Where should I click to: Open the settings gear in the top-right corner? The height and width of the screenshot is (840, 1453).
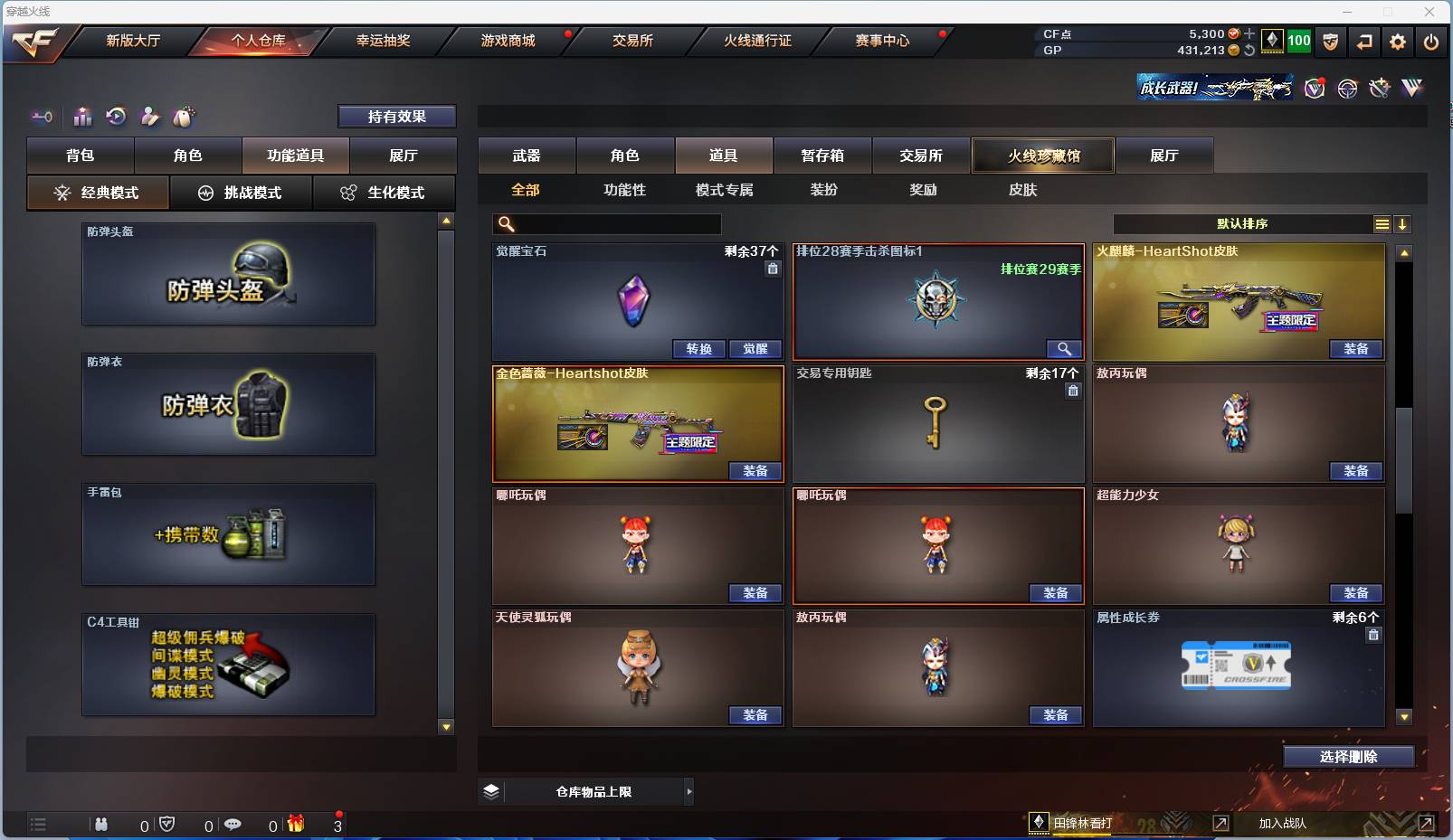click(1398, 42)
